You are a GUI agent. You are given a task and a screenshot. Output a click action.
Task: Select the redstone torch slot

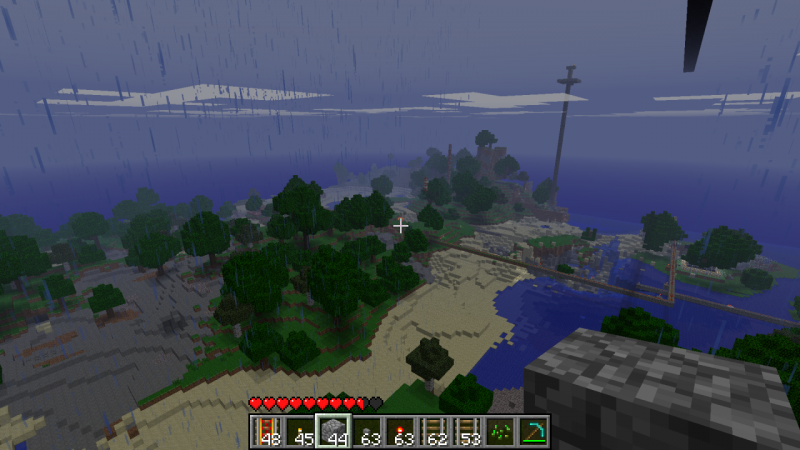399,430
